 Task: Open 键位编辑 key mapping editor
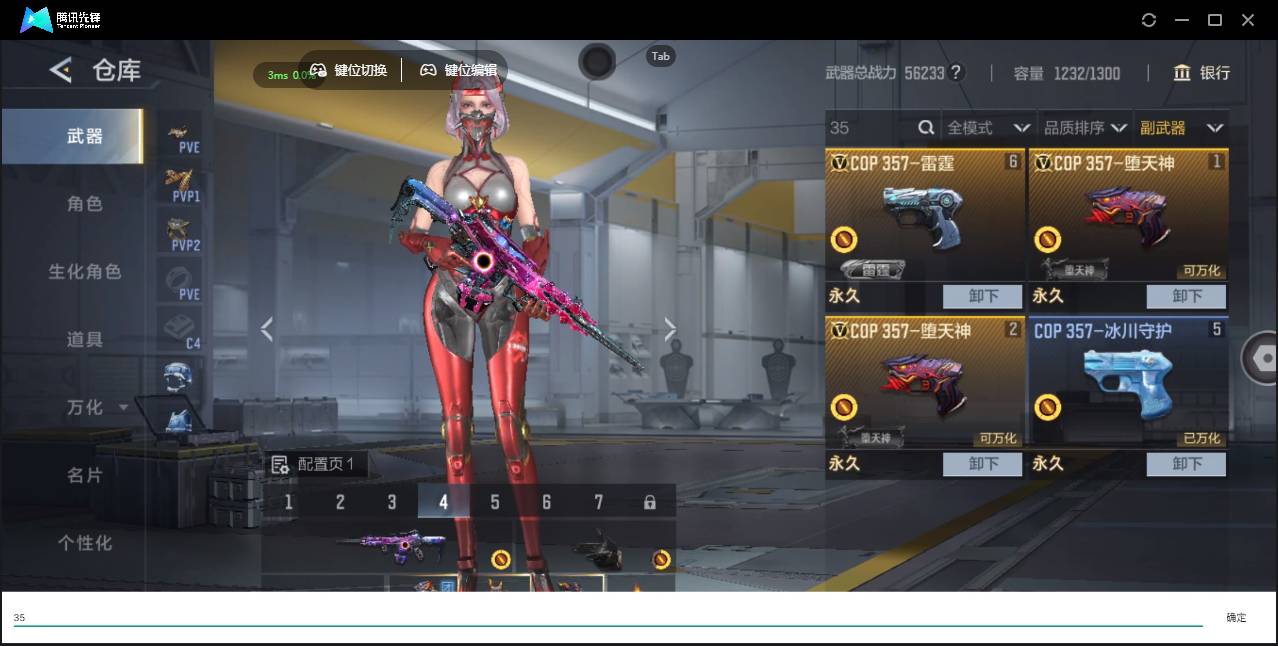[x=458, y=70]
